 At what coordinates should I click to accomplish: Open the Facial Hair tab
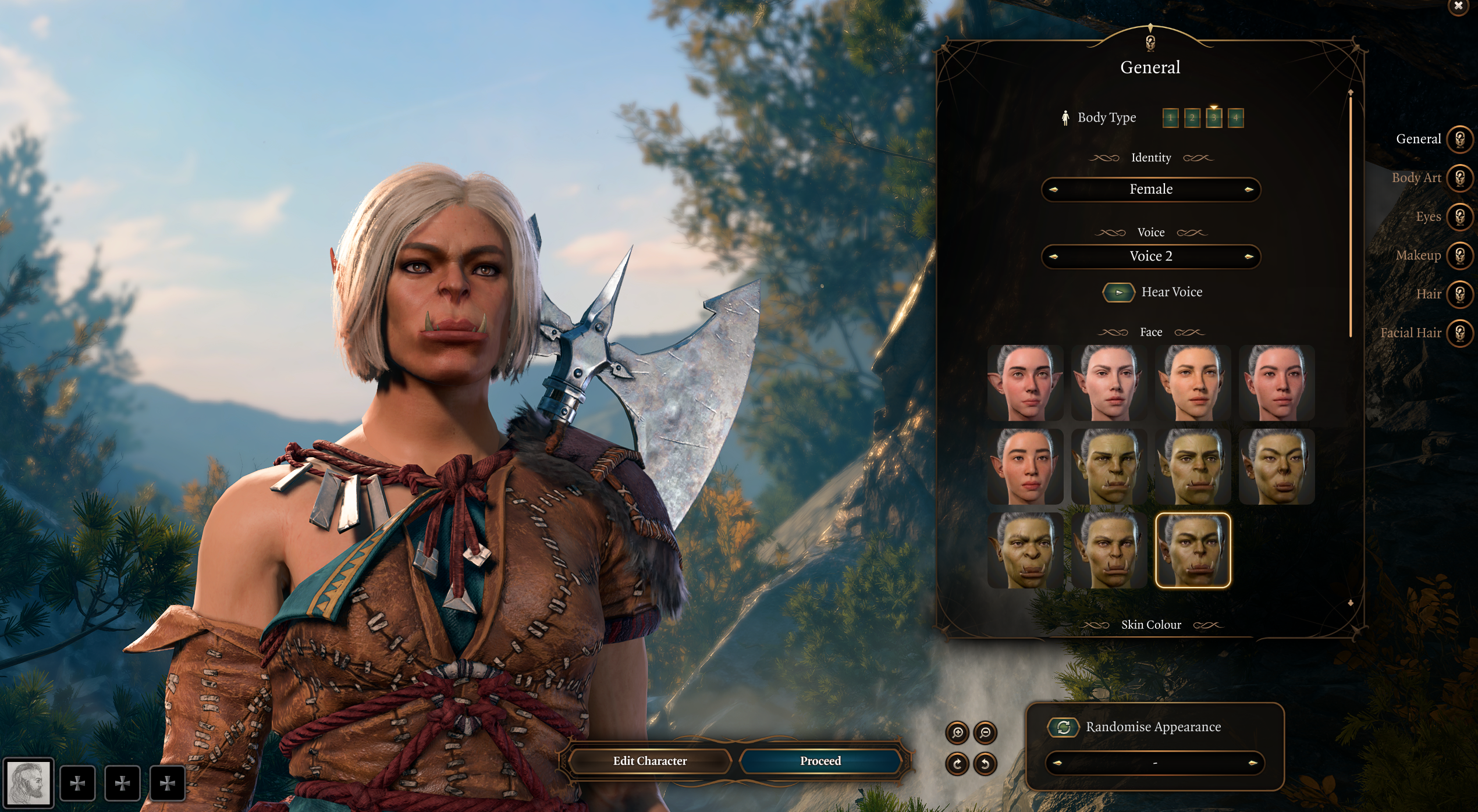1459,333
